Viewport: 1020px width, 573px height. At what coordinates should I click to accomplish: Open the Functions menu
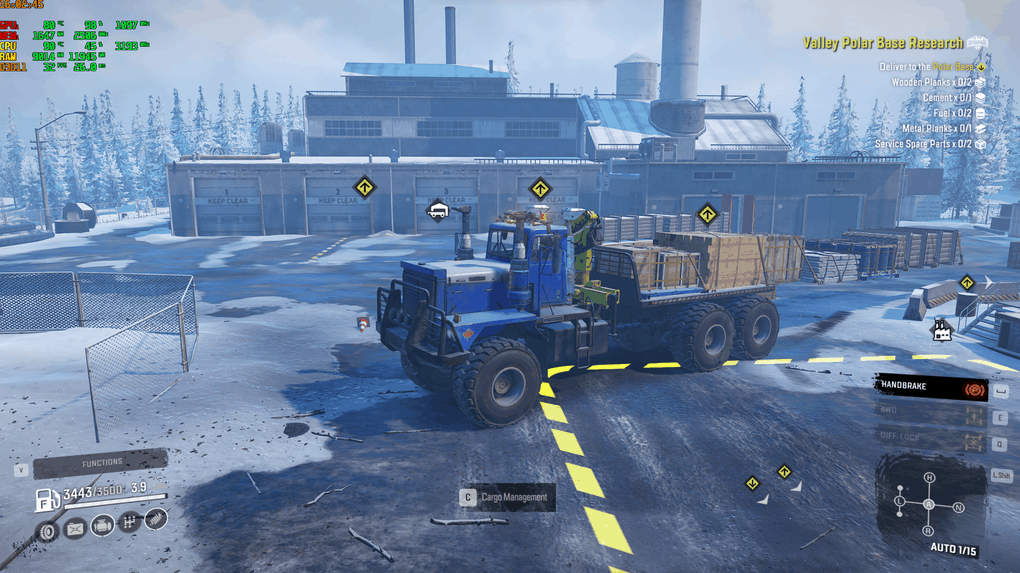[100, 464]
